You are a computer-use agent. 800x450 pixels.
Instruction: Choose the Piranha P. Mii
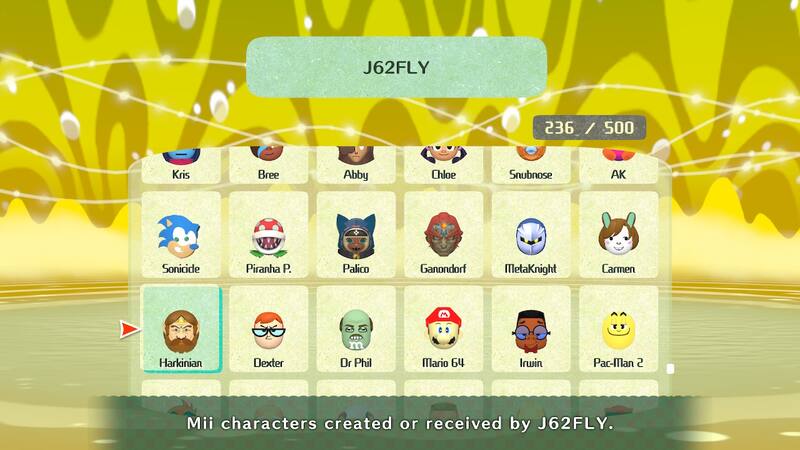(268, 236)
